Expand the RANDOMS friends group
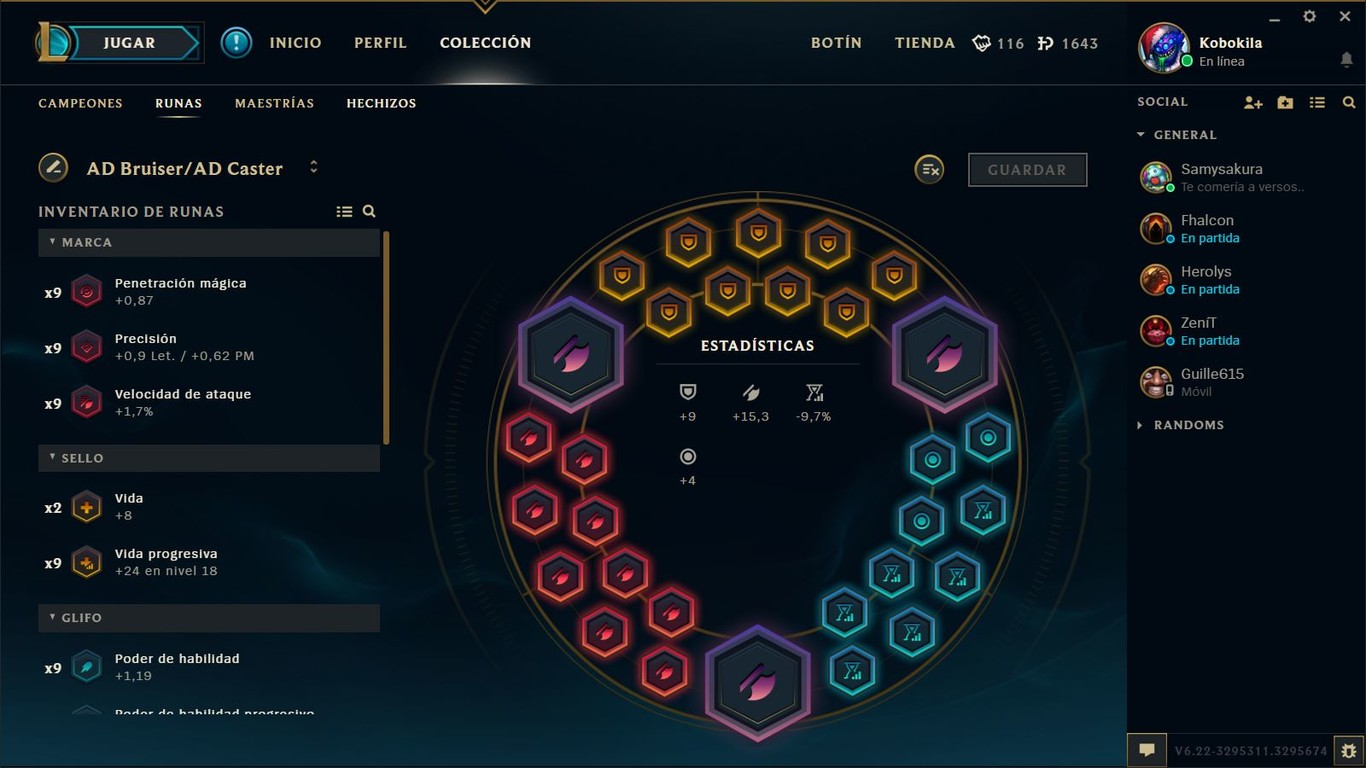1366x768 pixels. pos(1139,425)
